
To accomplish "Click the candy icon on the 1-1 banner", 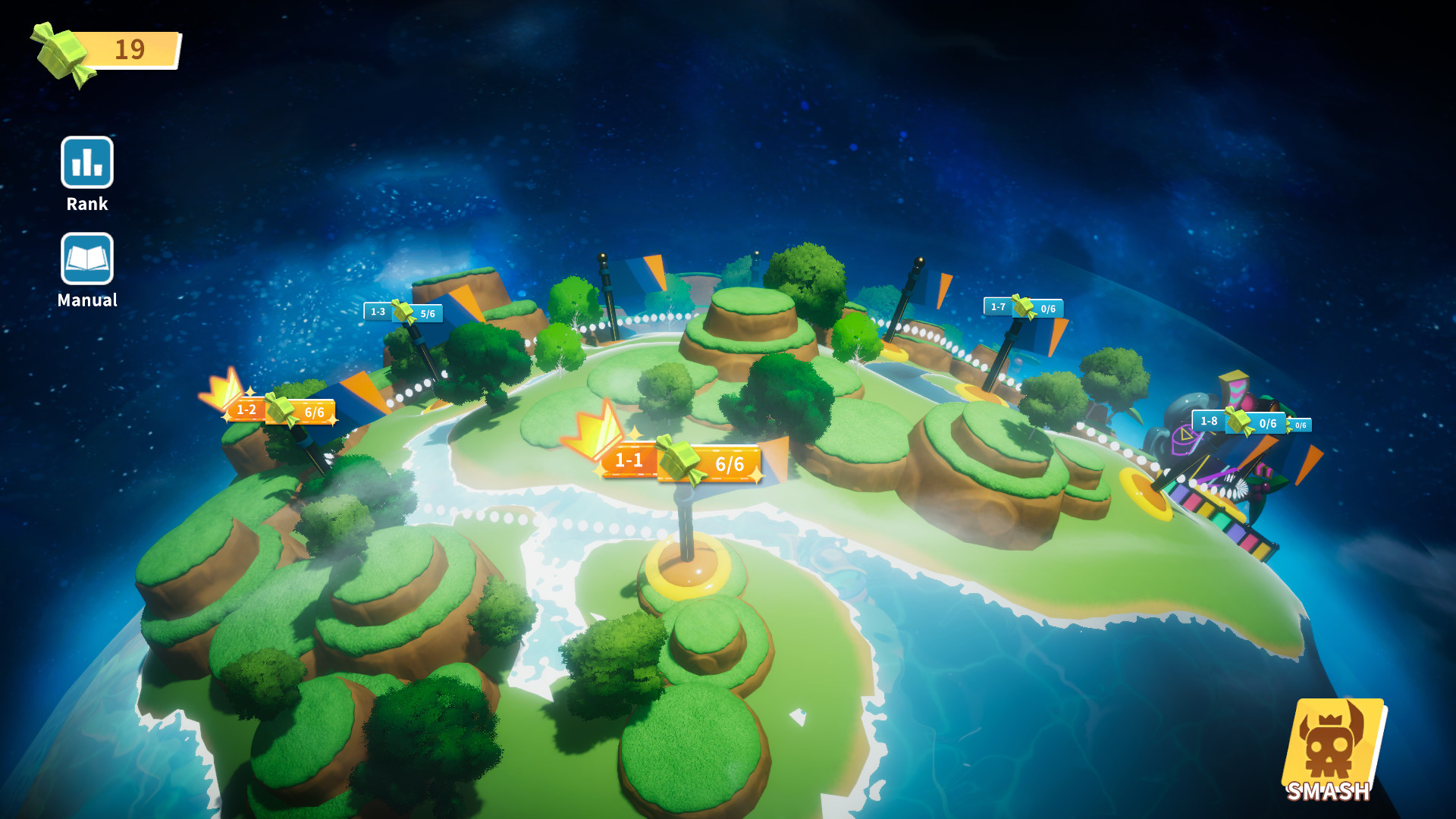I will [x=679, y=457].
